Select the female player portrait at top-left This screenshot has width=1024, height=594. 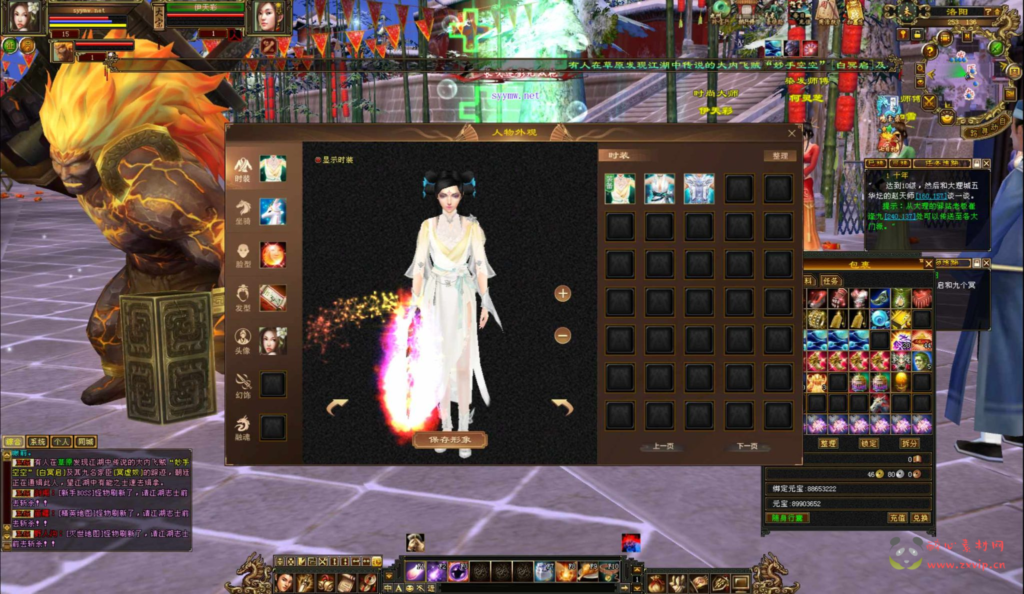point(24,16)
